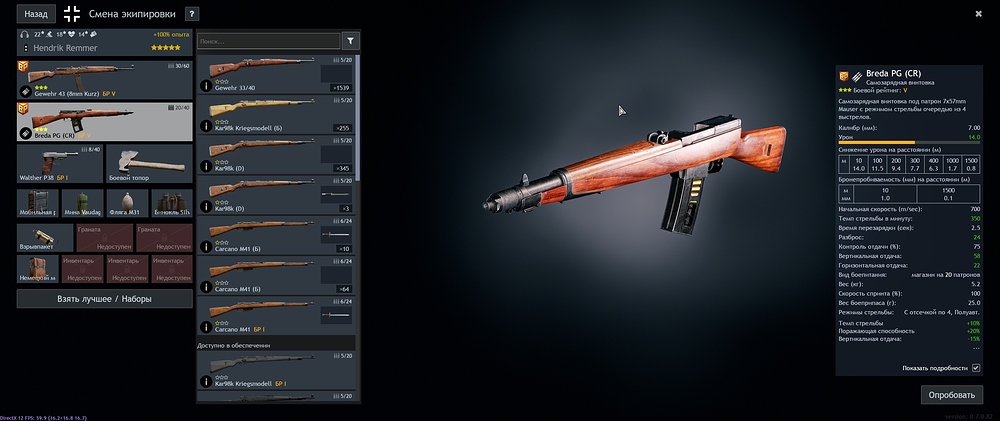This screenshot has height=421, width=1000.
Task: Show info for Gewehr 33/40 via its i icon
Action: point(206,86)
